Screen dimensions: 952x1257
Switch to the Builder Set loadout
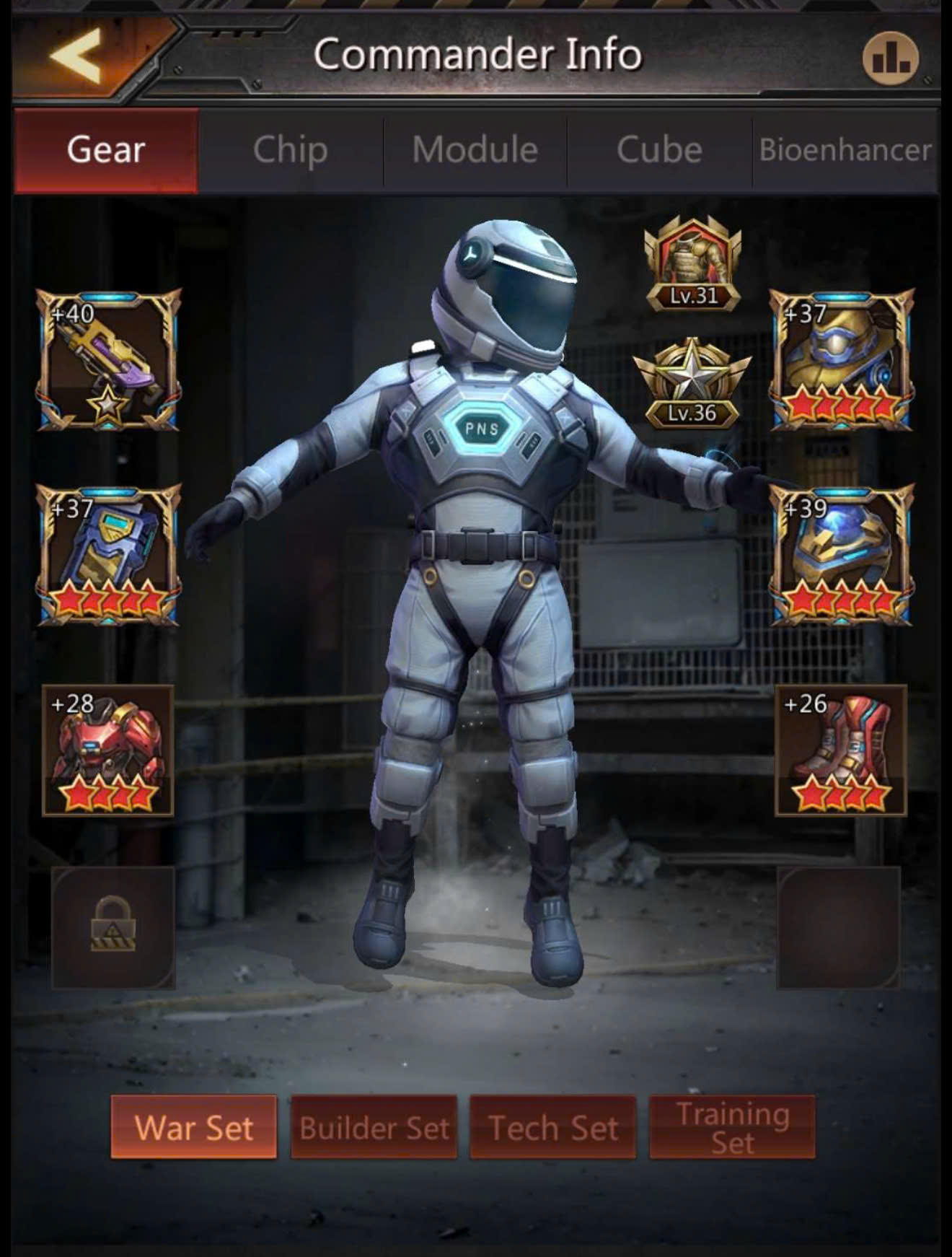[x=374, y=1127]
